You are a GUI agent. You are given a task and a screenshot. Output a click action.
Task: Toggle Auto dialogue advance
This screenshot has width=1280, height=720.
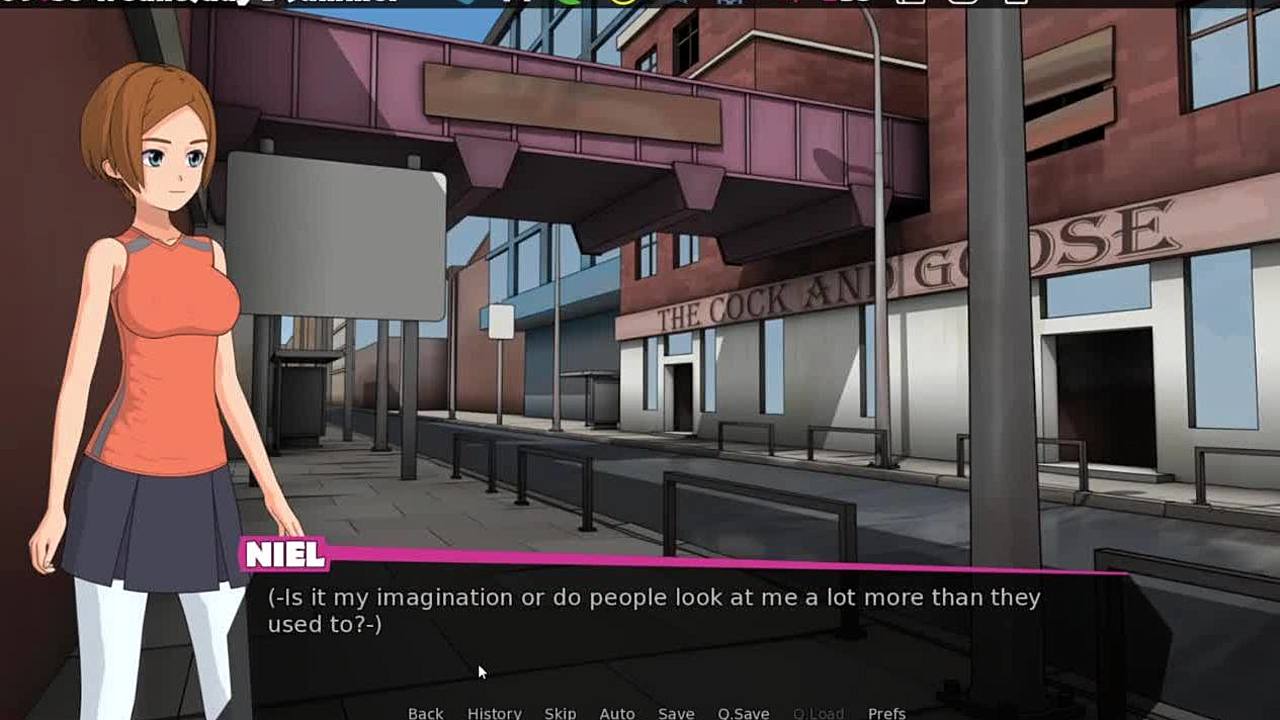point(617,713)
